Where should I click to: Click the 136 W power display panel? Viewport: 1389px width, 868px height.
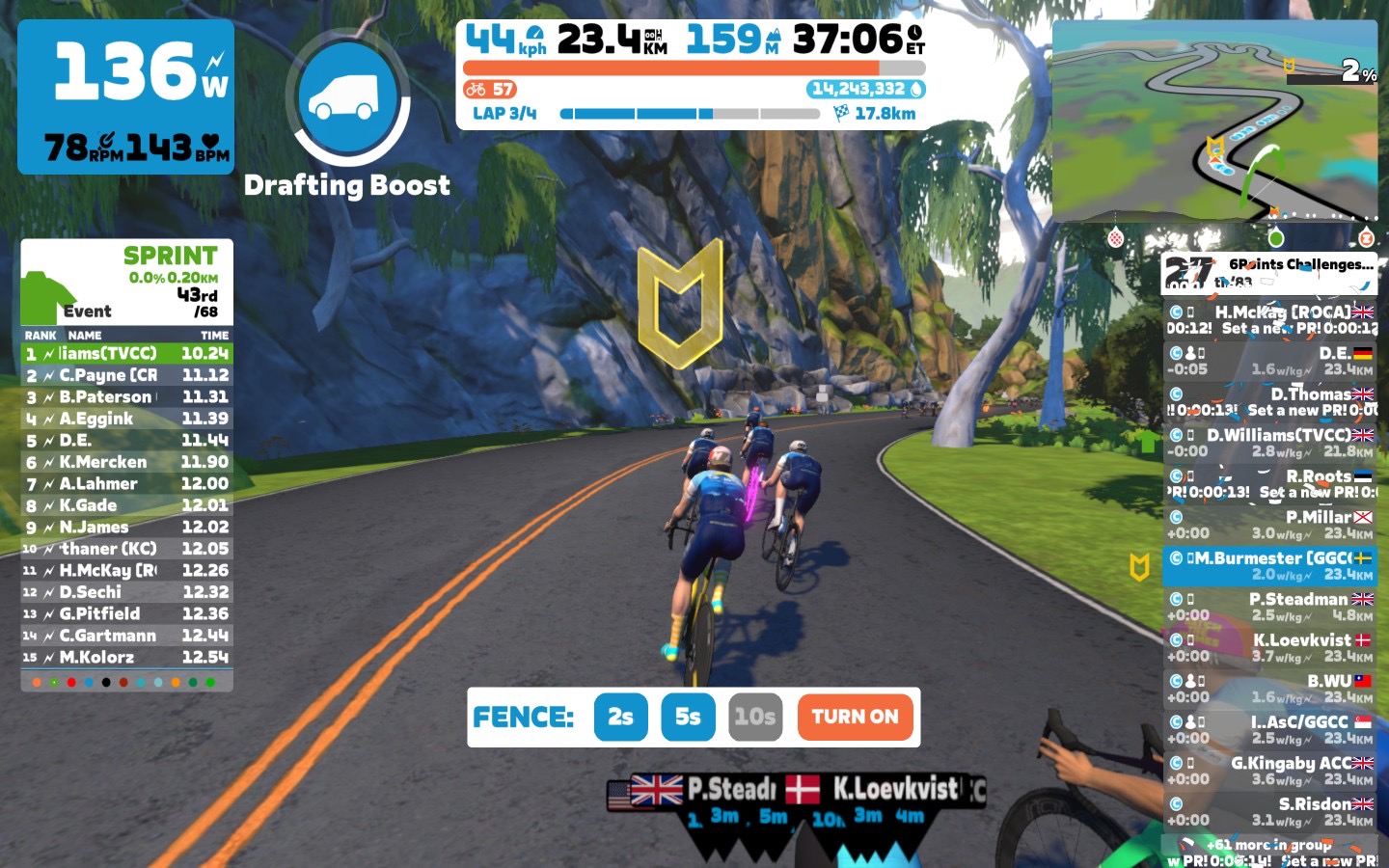tap(126, 96)
